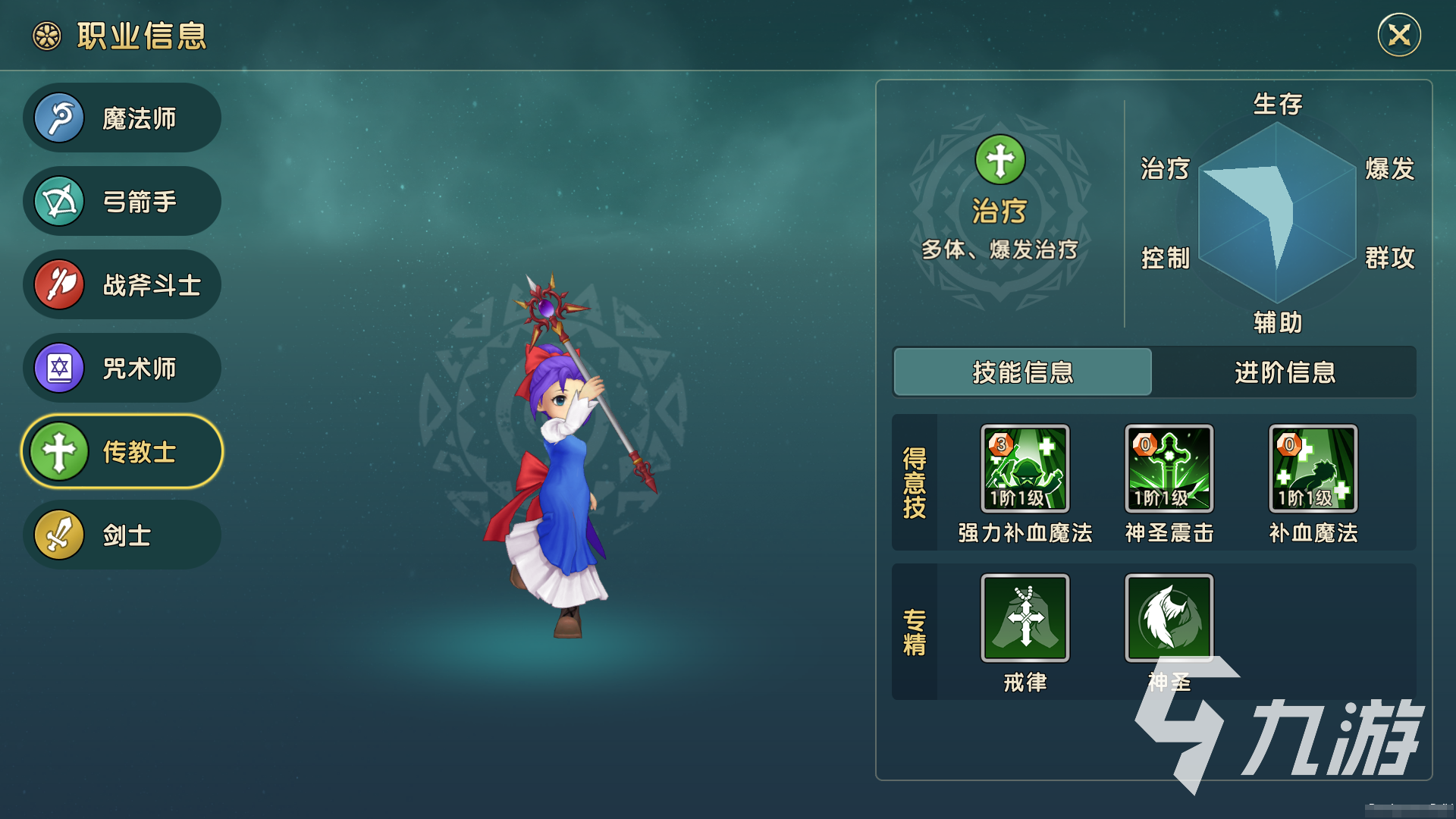The image size is (1456, 819).
Task: Click the 补血魔法 skill icon
Action: pos(1311,469)
